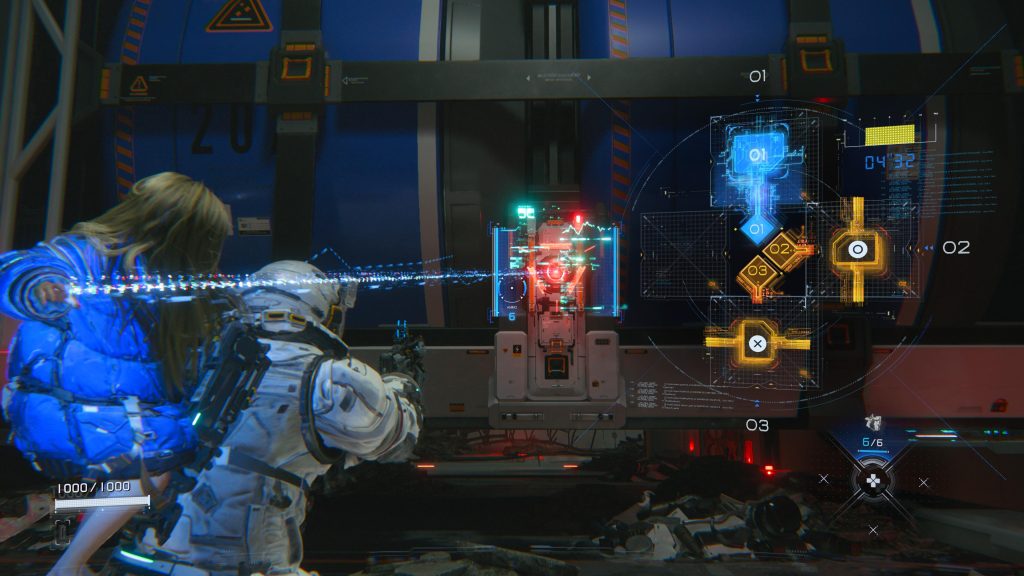
Task: Choose the small blue 01 diamond node
Action: tap(757, 229)
